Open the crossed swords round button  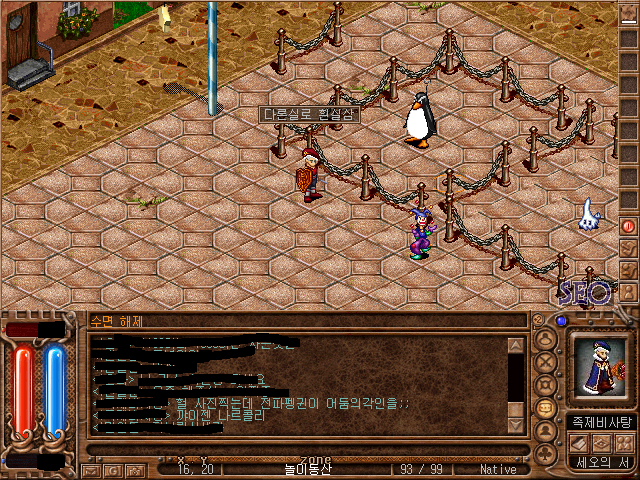pos(545,362)
